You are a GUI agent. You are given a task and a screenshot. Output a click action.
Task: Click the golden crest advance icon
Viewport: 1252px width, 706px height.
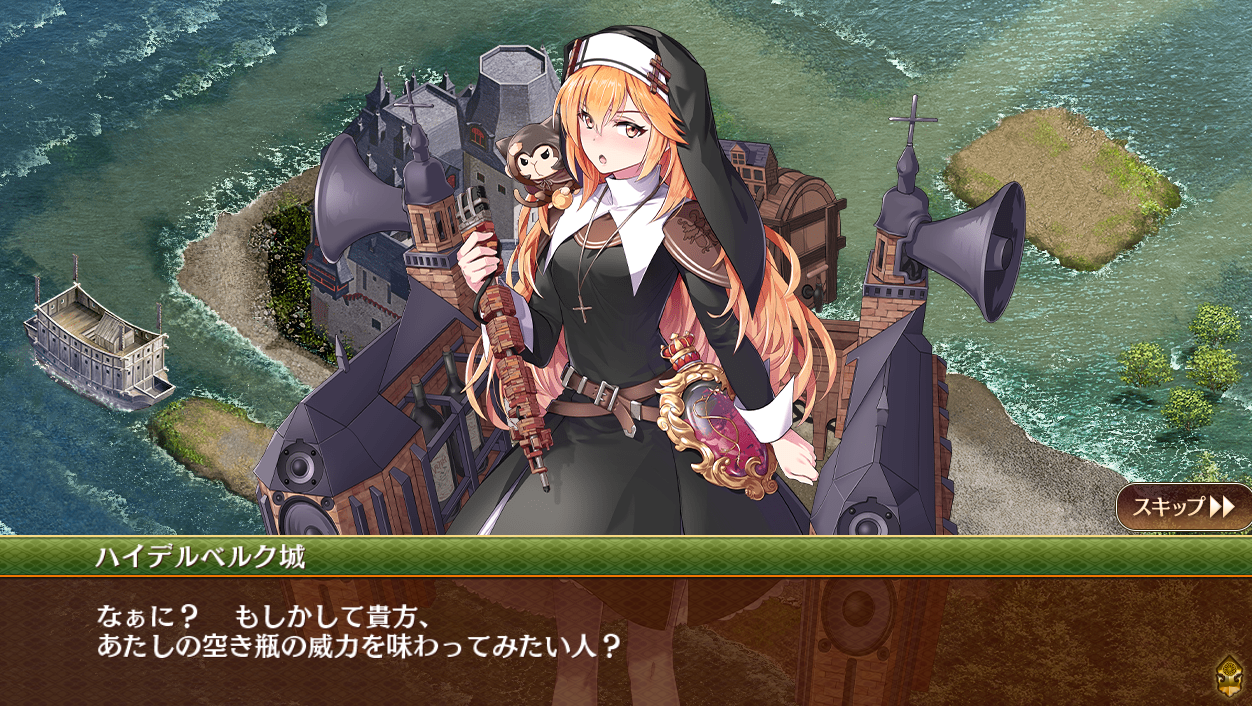[x=1229, y=677]
